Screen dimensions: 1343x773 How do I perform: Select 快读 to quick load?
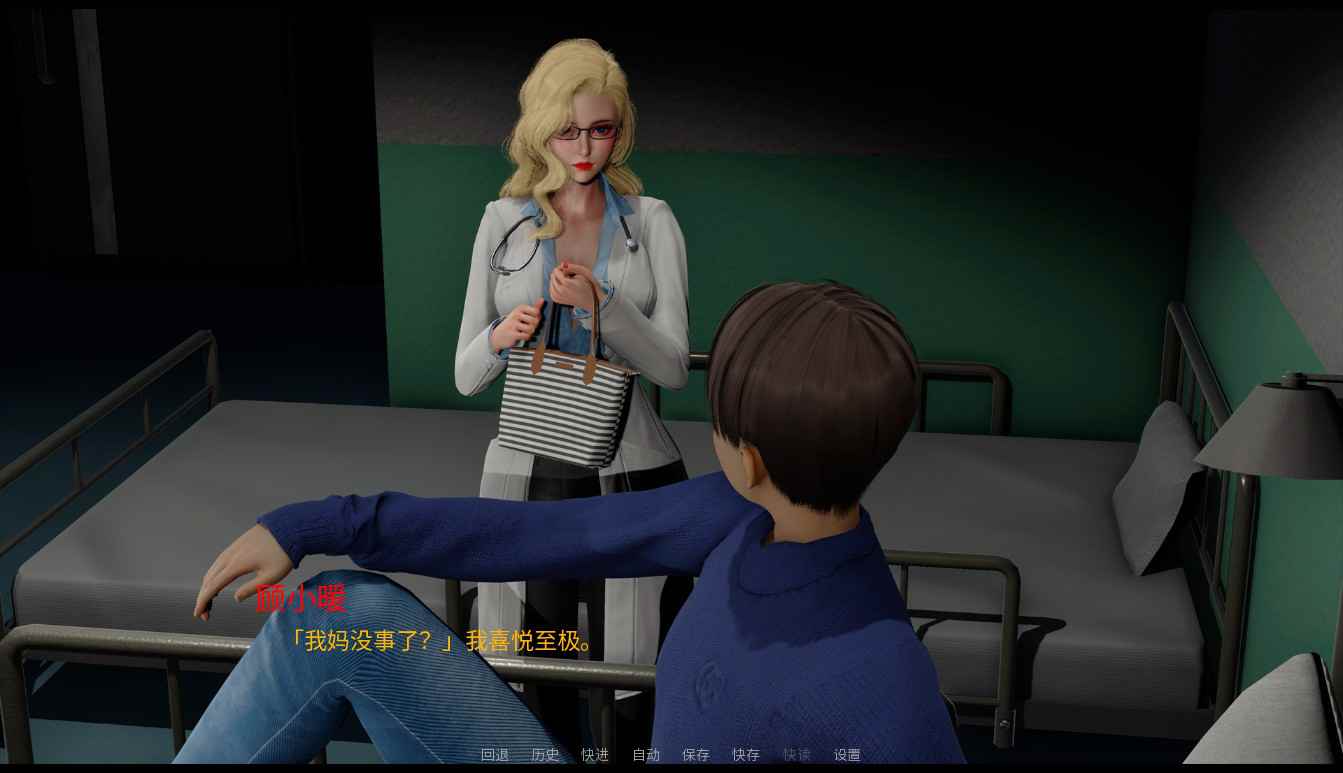pos(797,755)
